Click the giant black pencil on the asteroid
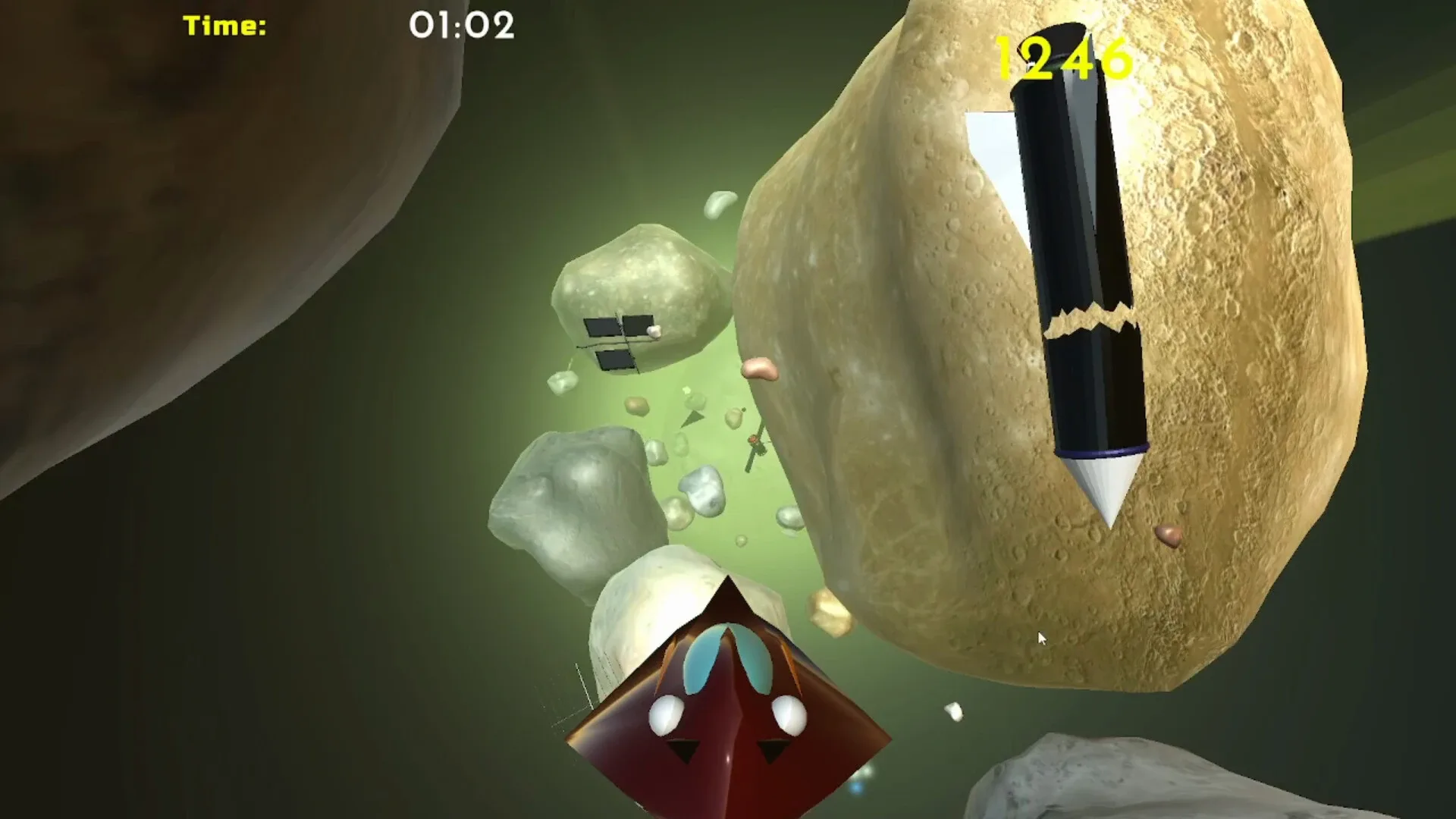 (x=1062, y=227)
